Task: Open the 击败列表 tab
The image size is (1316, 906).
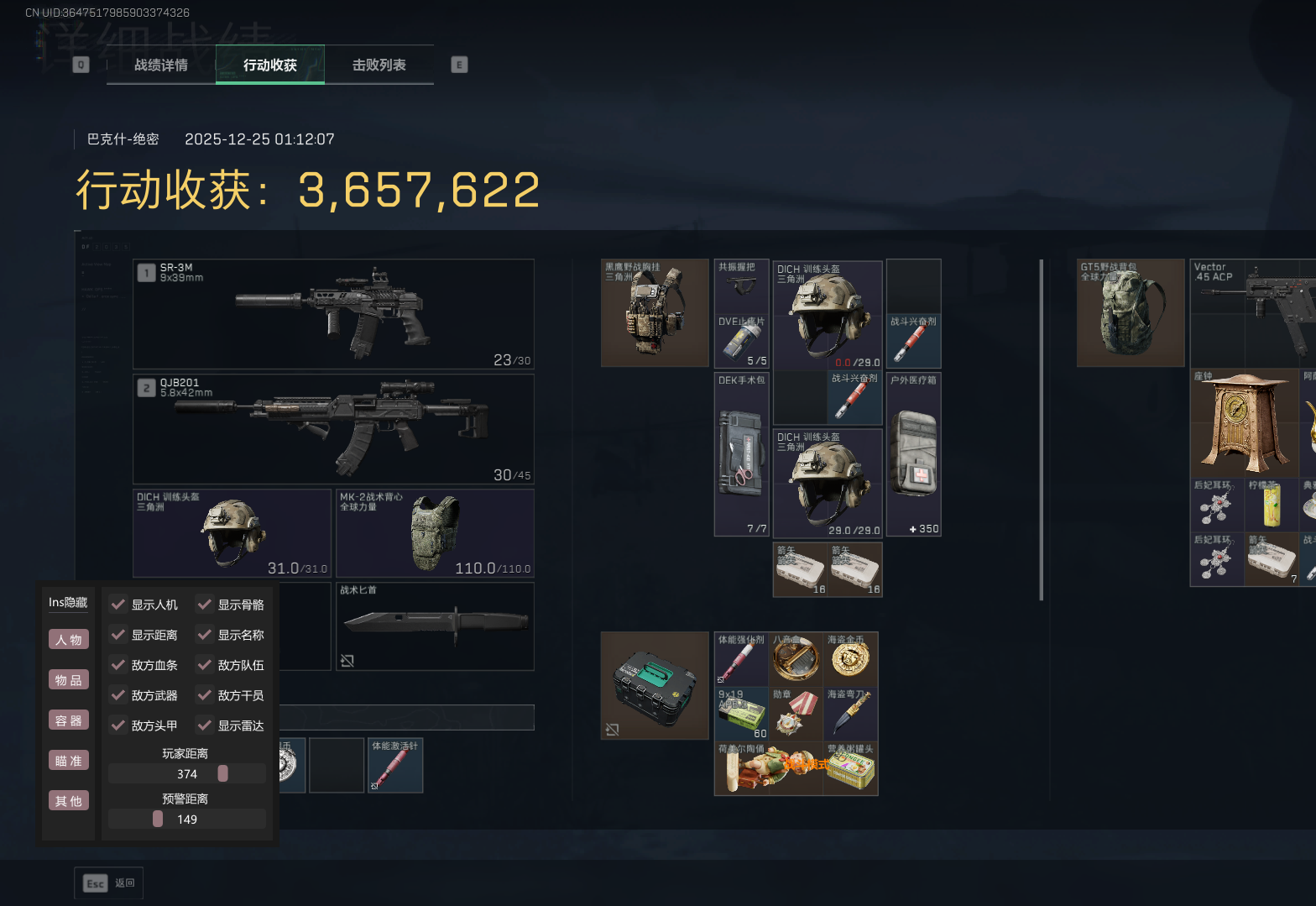Action: pyautogui.click(x=379, y=65)
